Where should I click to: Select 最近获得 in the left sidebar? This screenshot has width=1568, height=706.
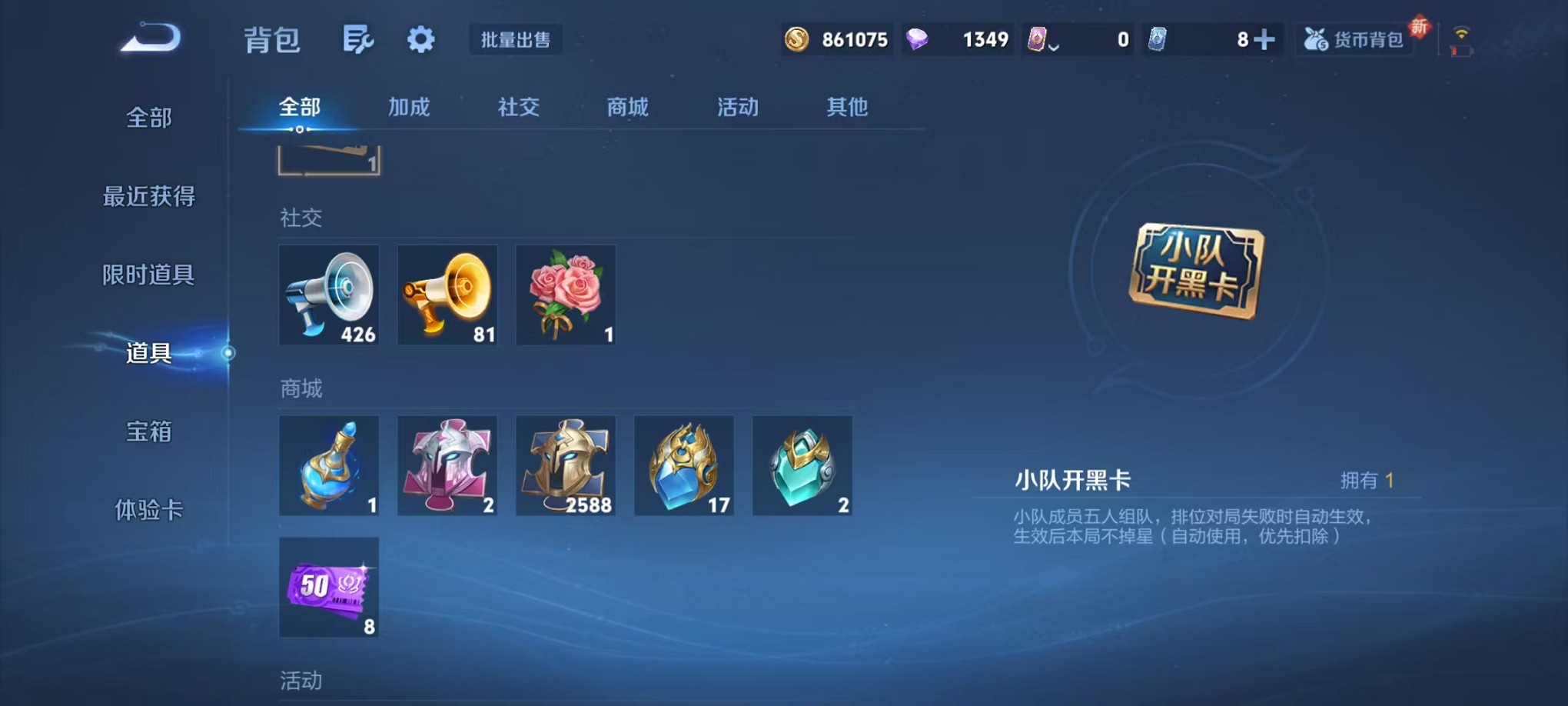(148, 197)
